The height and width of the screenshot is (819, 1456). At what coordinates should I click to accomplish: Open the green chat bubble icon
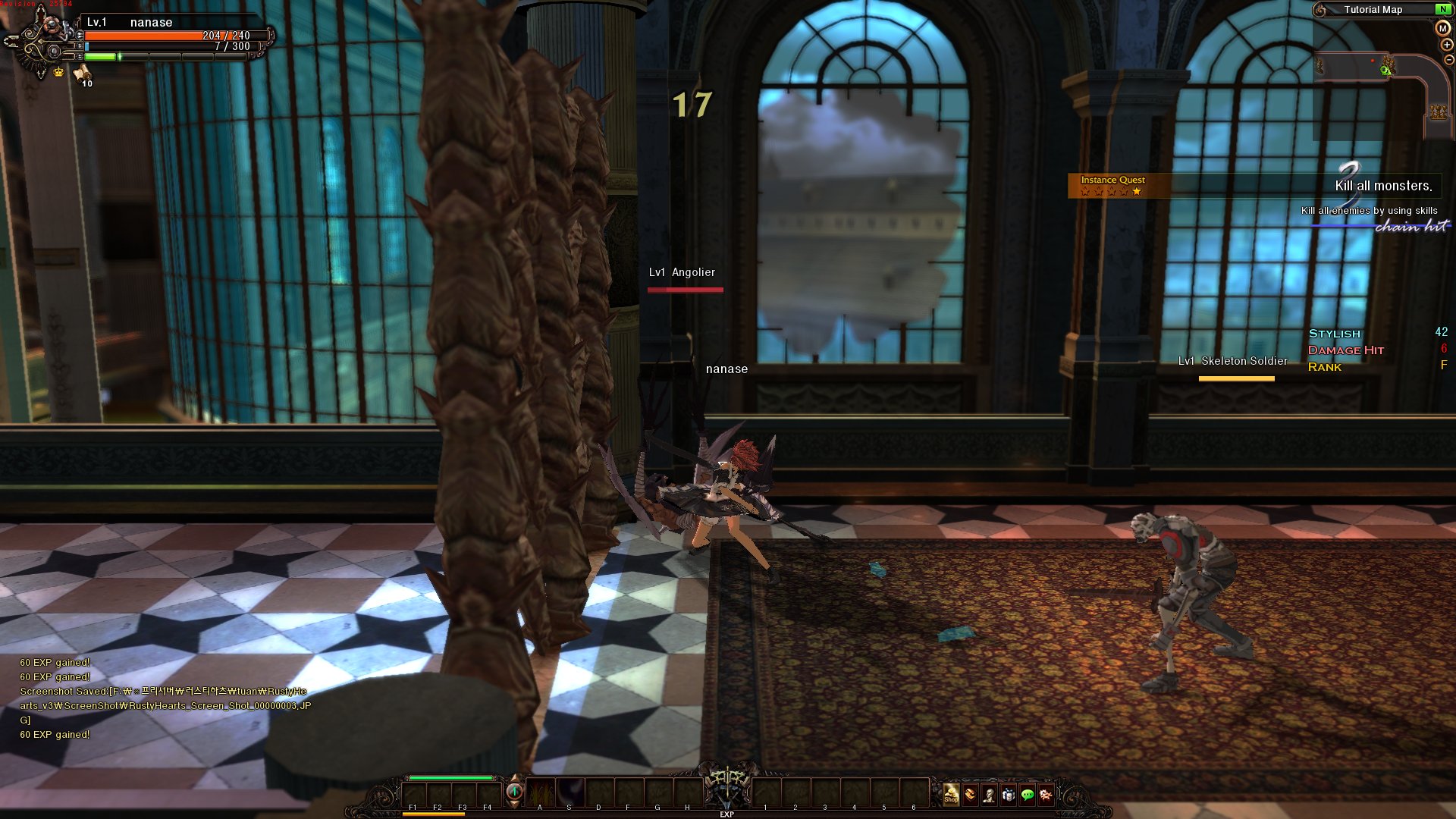[1025, 795]
